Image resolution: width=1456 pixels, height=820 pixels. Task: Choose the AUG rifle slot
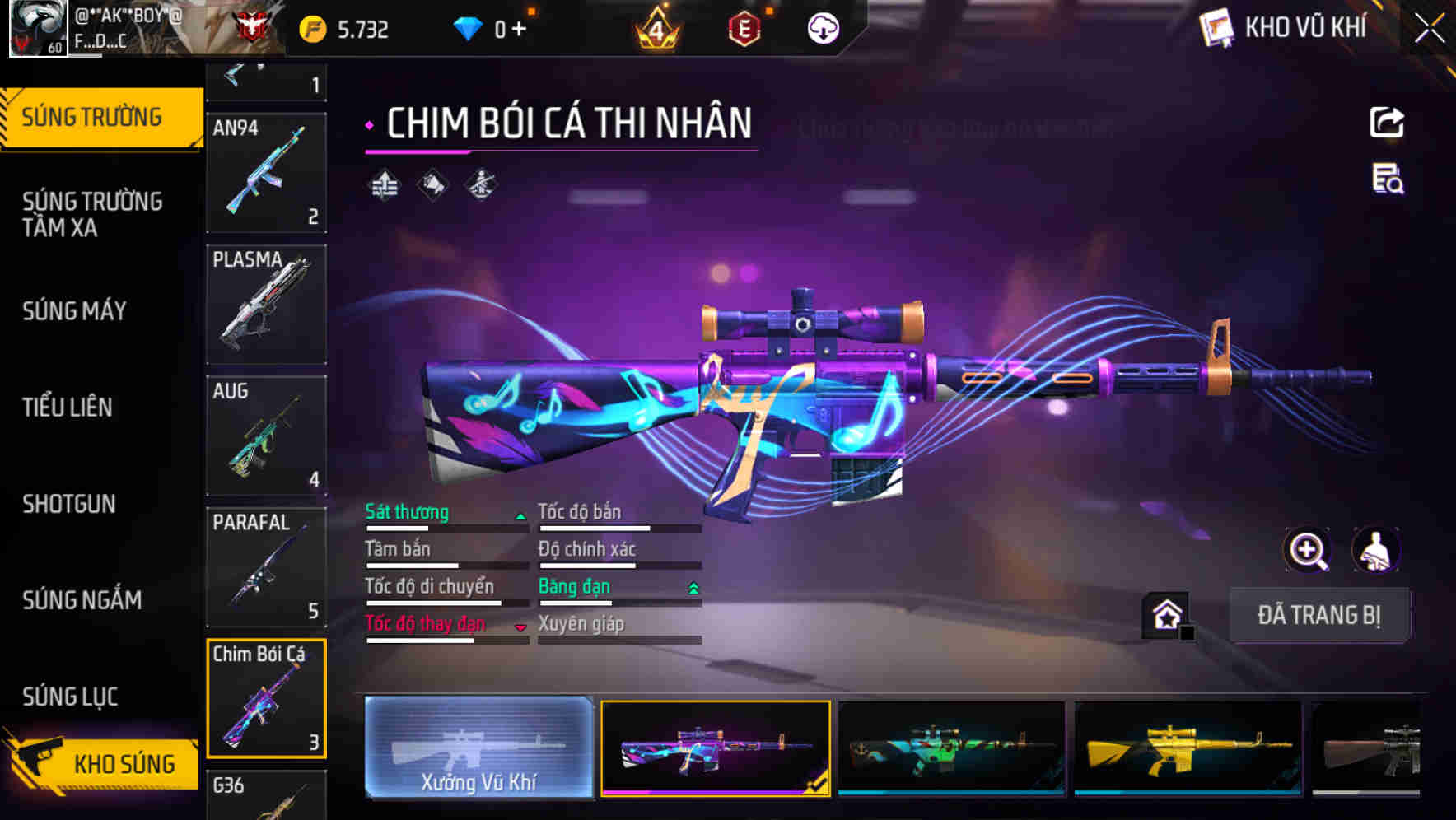coord(266,436)
